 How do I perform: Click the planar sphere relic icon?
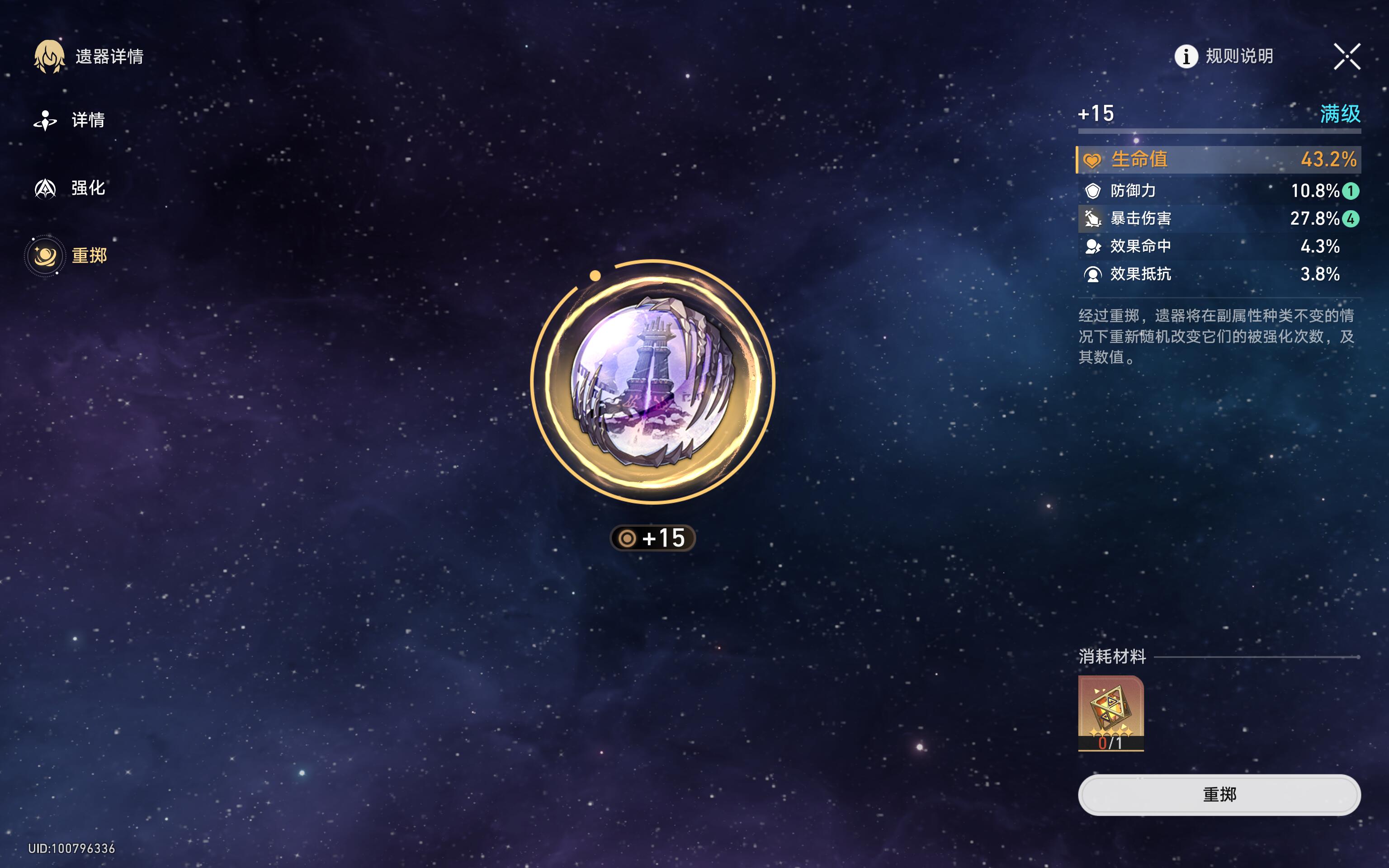(x=652, y=382)
